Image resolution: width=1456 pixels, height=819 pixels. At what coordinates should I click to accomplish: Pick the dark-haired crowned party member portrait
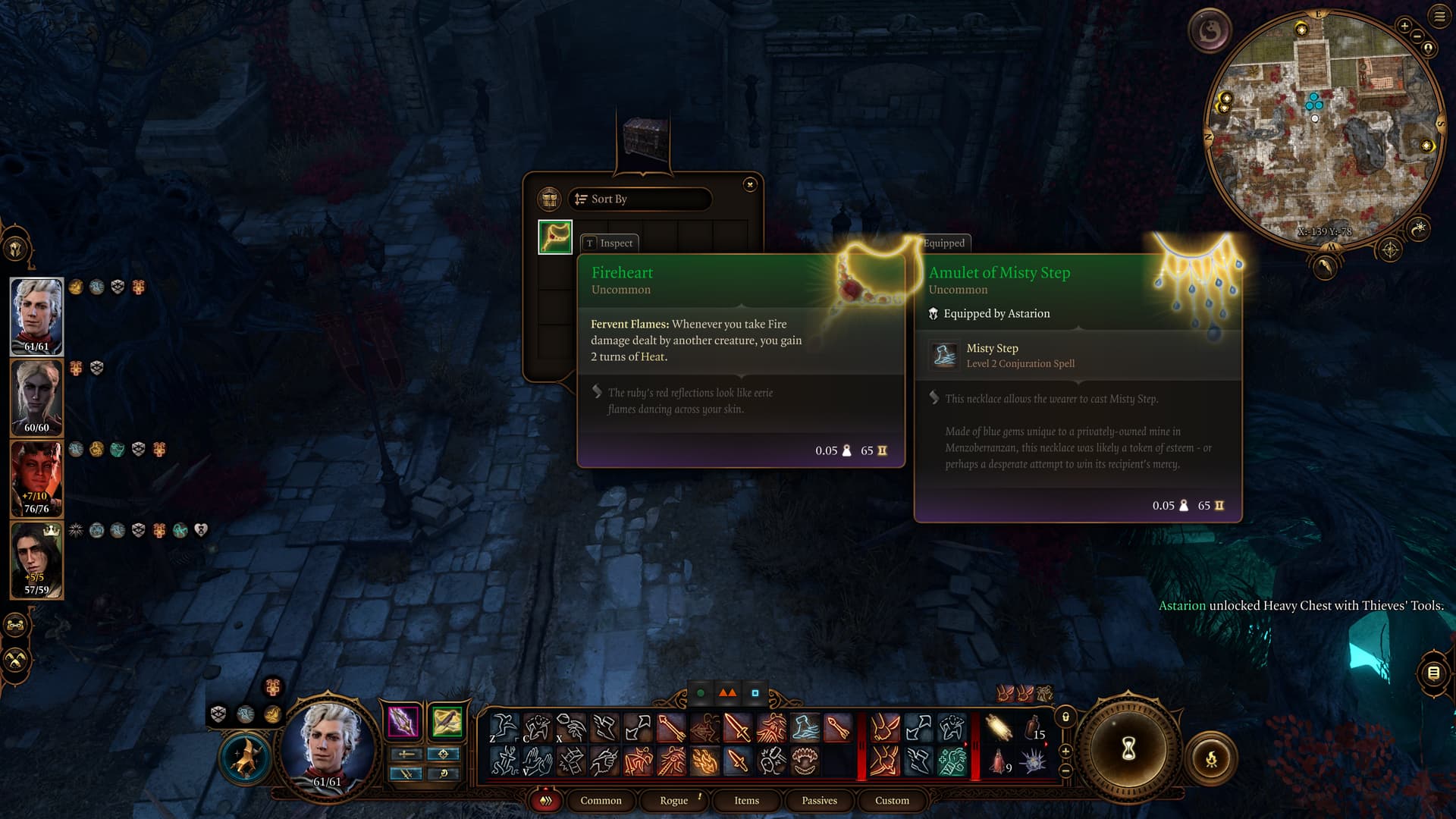36,560
